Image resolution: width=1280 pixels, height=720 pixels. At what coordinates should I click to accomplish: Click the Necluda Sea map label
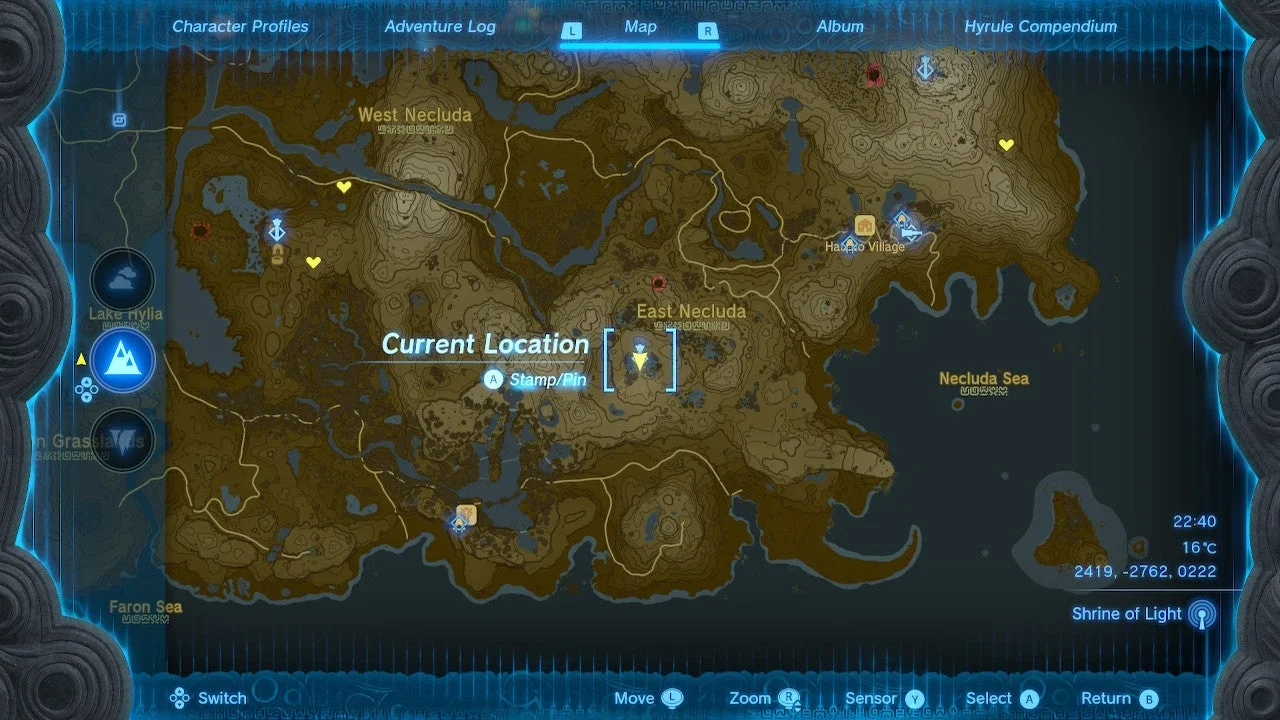983,379
